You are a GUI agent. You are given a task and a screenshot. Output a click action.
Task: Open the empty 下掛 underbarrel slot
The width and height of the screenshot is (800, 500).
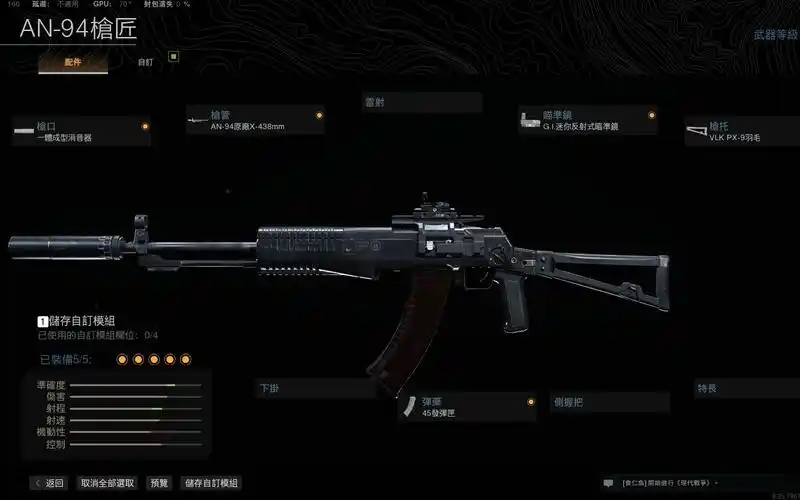[x=314, y=388]
